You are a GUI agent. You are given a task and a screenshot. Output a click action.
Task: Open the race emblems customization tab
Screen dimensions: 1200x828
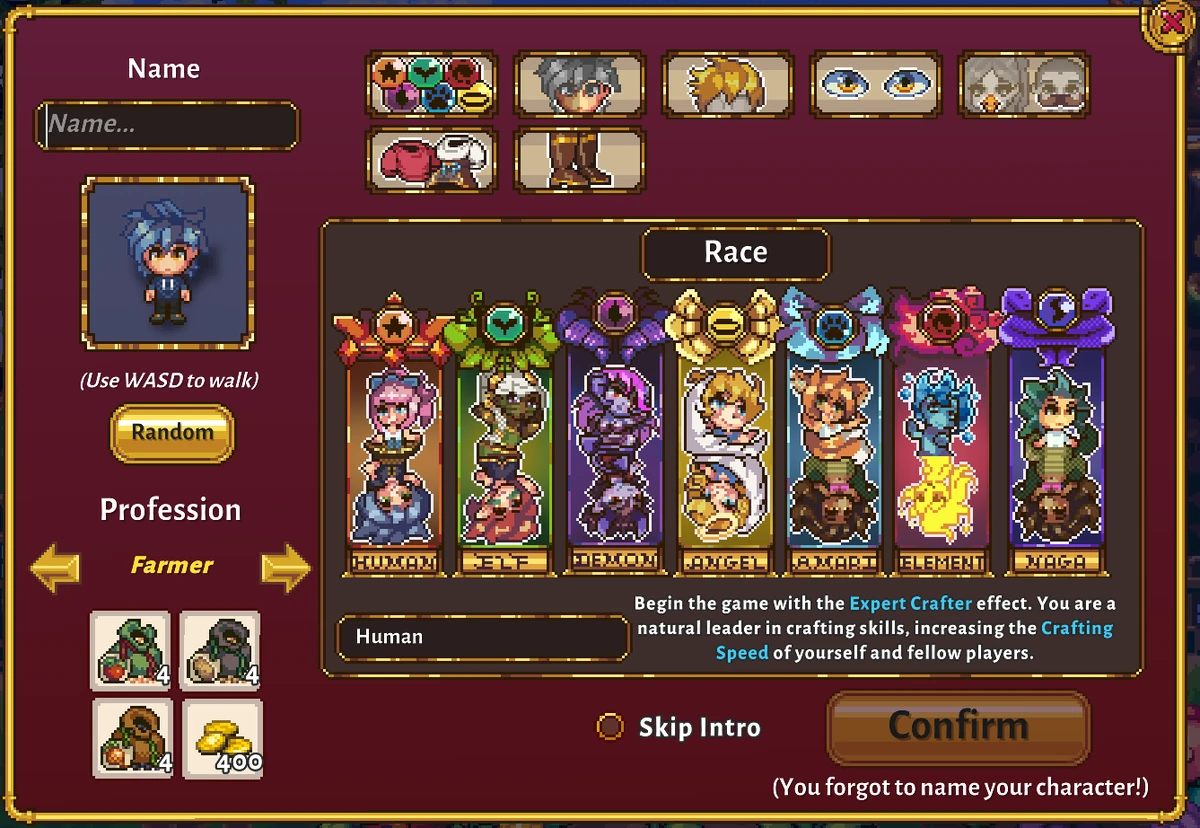click(432, 85)
